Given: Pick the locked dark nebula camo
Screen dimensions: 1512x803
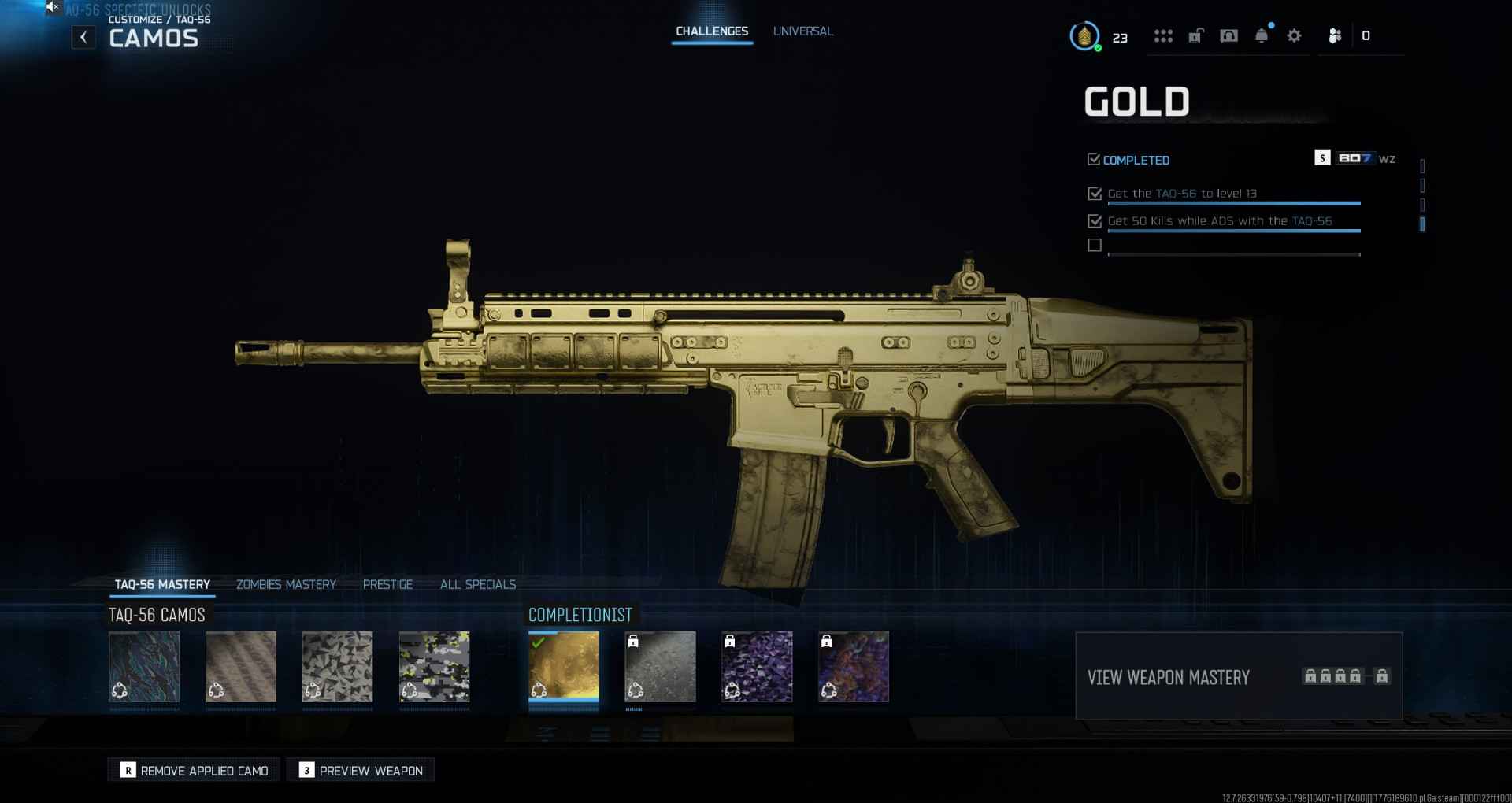Looking at the screenshot, I should click(854, 666).
